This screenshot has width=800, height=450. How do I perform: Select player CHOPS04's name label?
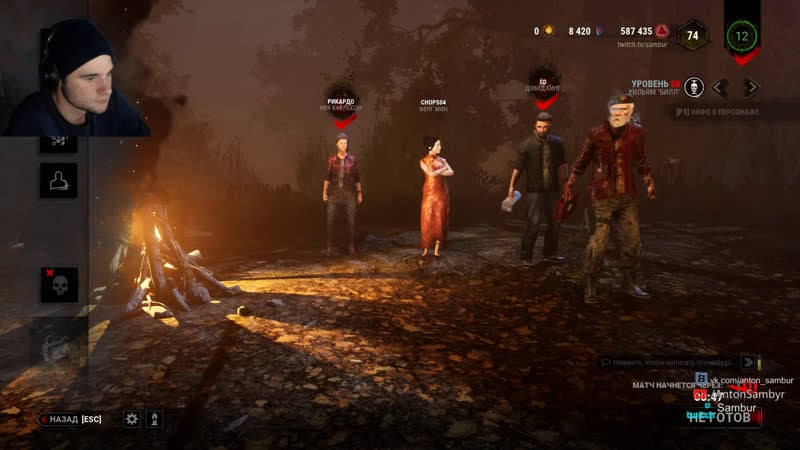pos(432,103)
